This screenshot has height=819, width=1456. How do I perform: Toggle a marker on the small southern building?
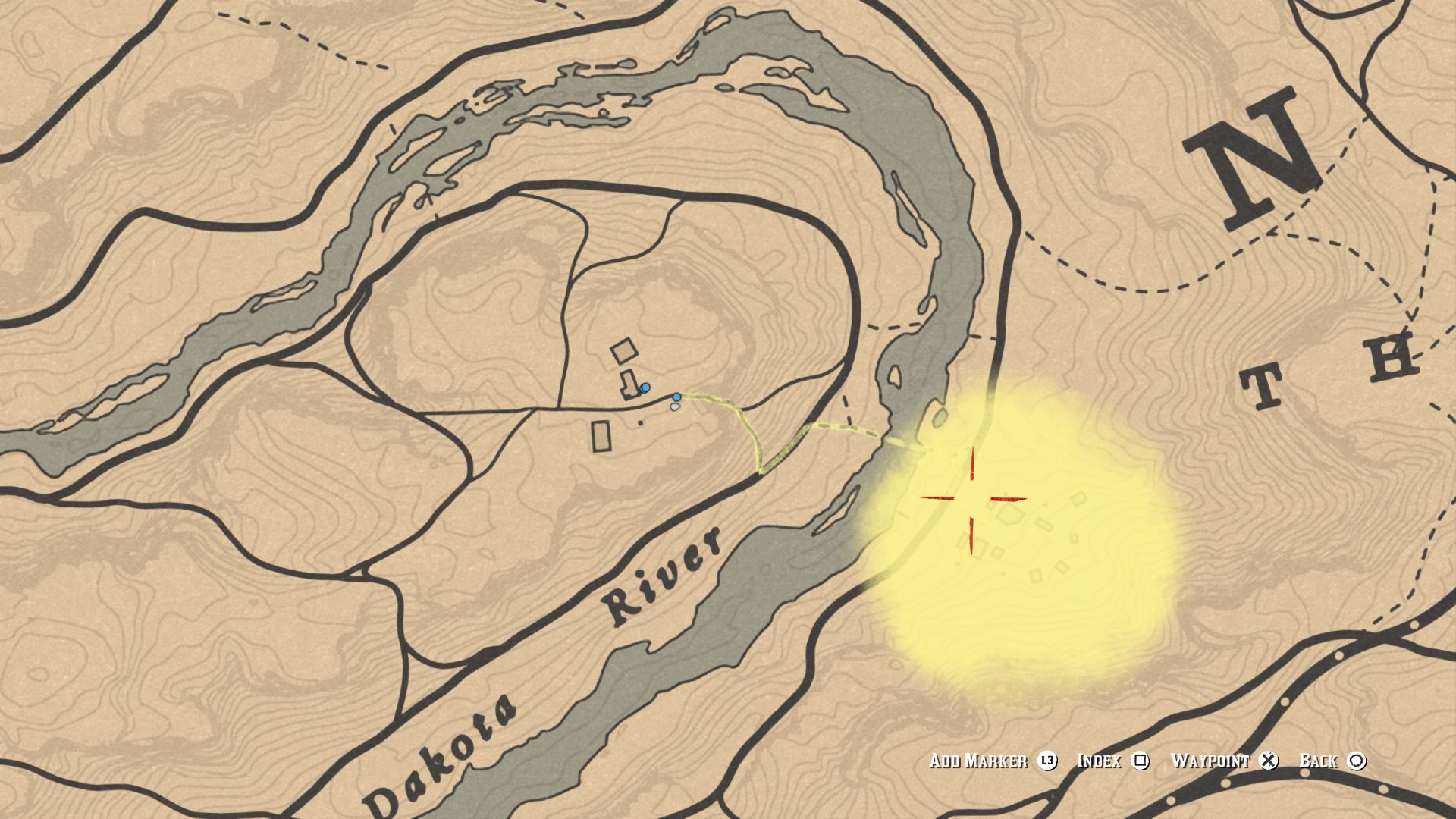click(x=601, y=434)
